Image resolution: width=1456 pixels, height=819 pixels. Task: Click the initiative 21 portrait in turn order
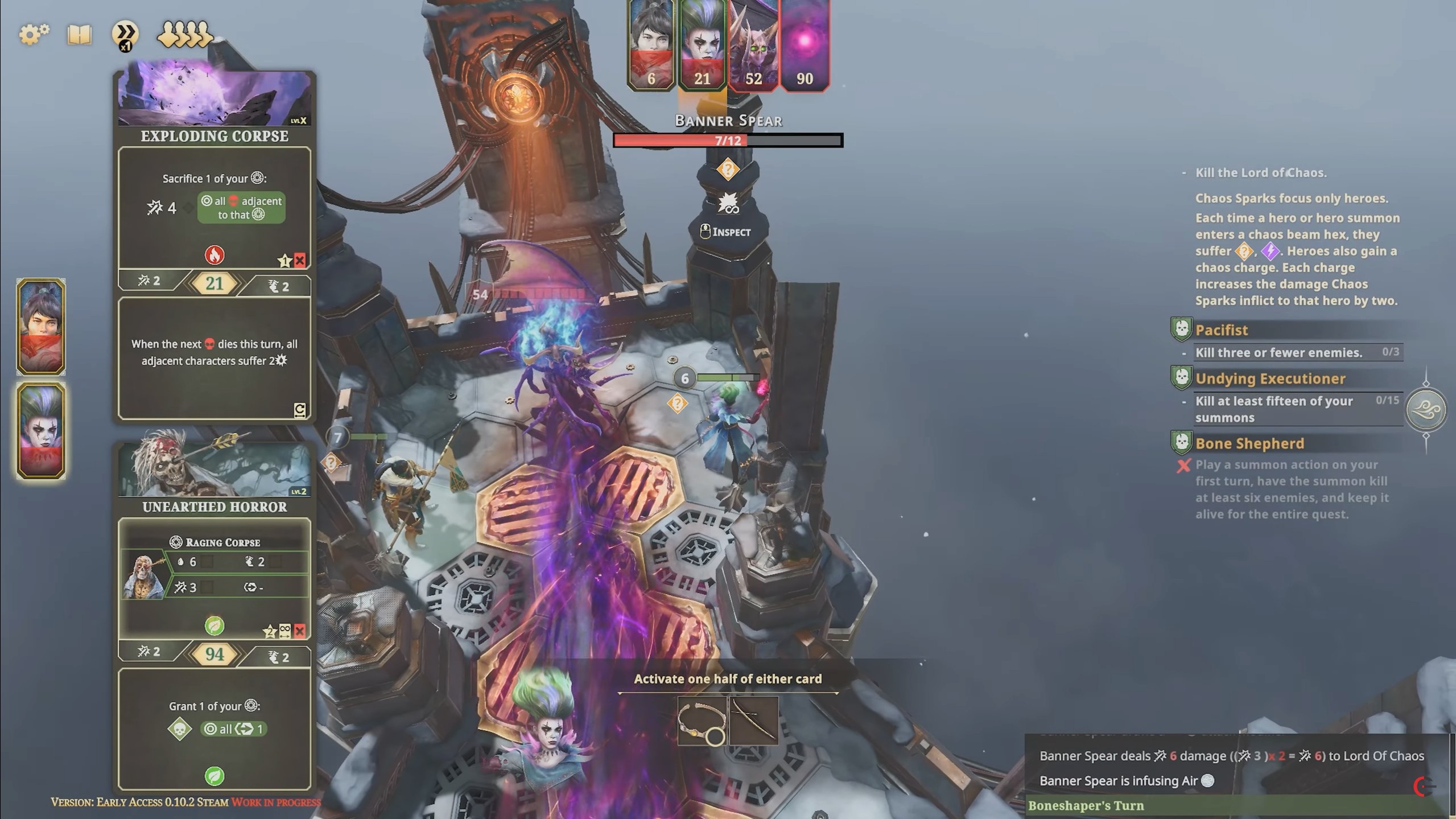click(702, 44)
